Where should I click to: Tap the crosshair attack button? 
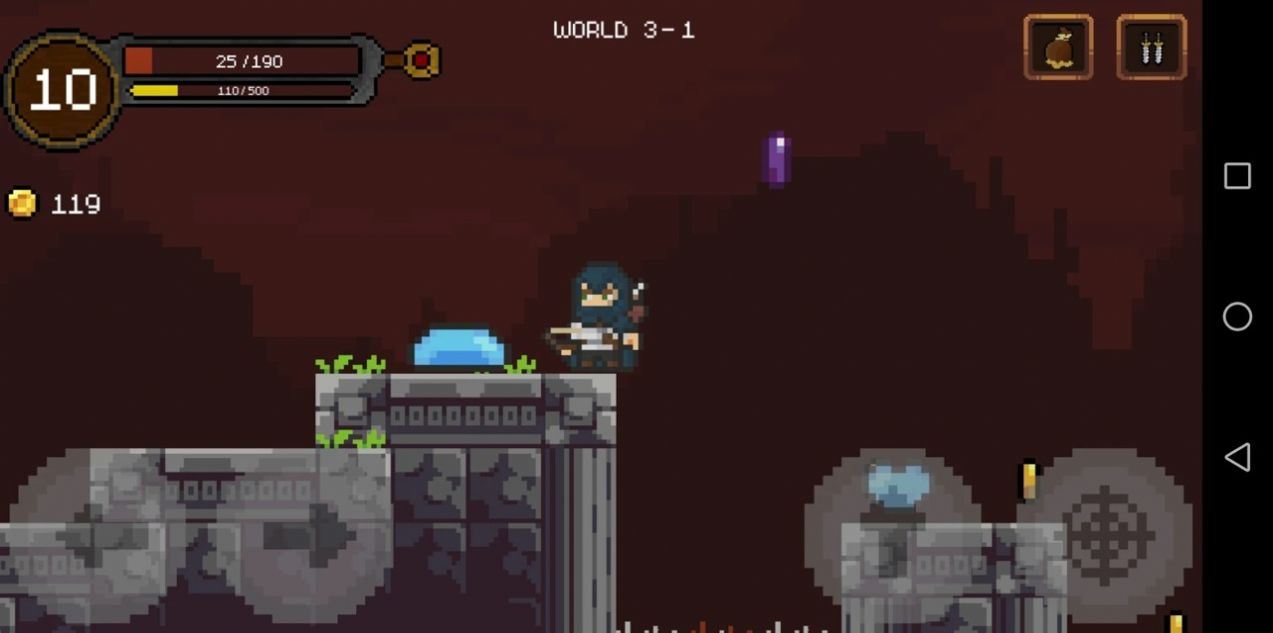pyautogui.click(x=1105, y=533)
